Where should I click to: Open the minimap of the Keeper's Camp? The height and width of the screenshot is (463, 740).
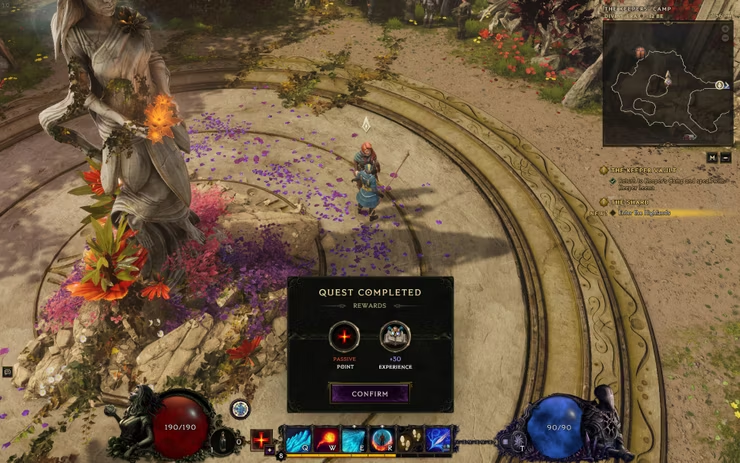click(667, 83)
